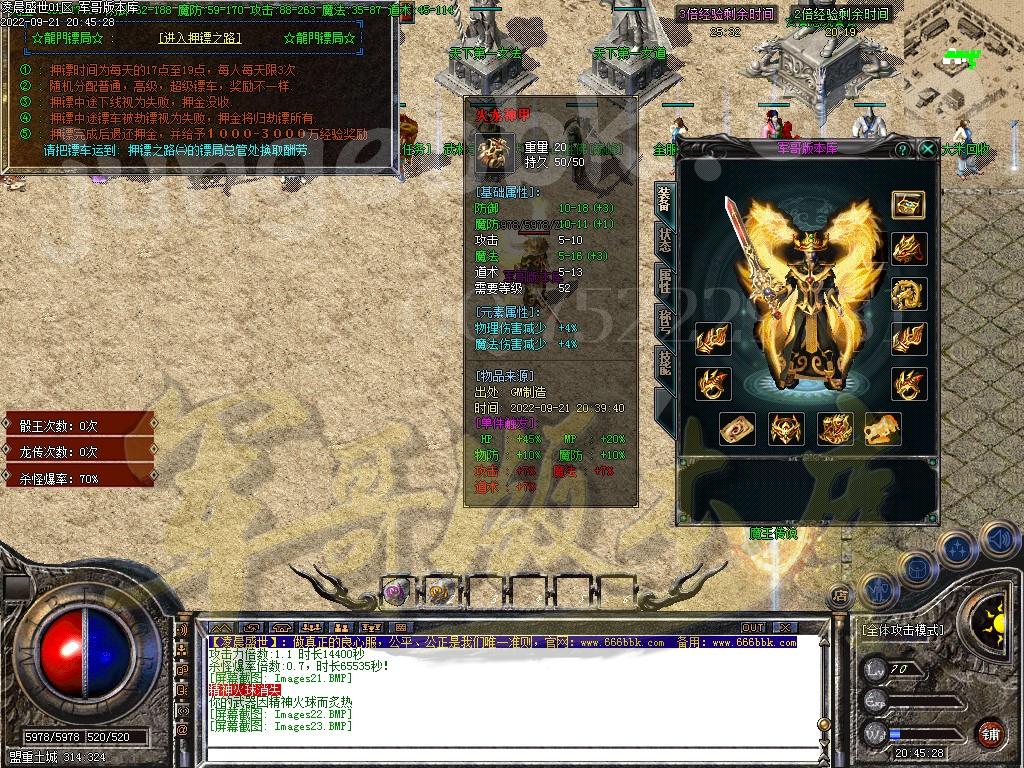Toggle the sound speaker button
The height and width of the screenshot is (768, 1024).
pyautogui.click(x=998, y=540)
